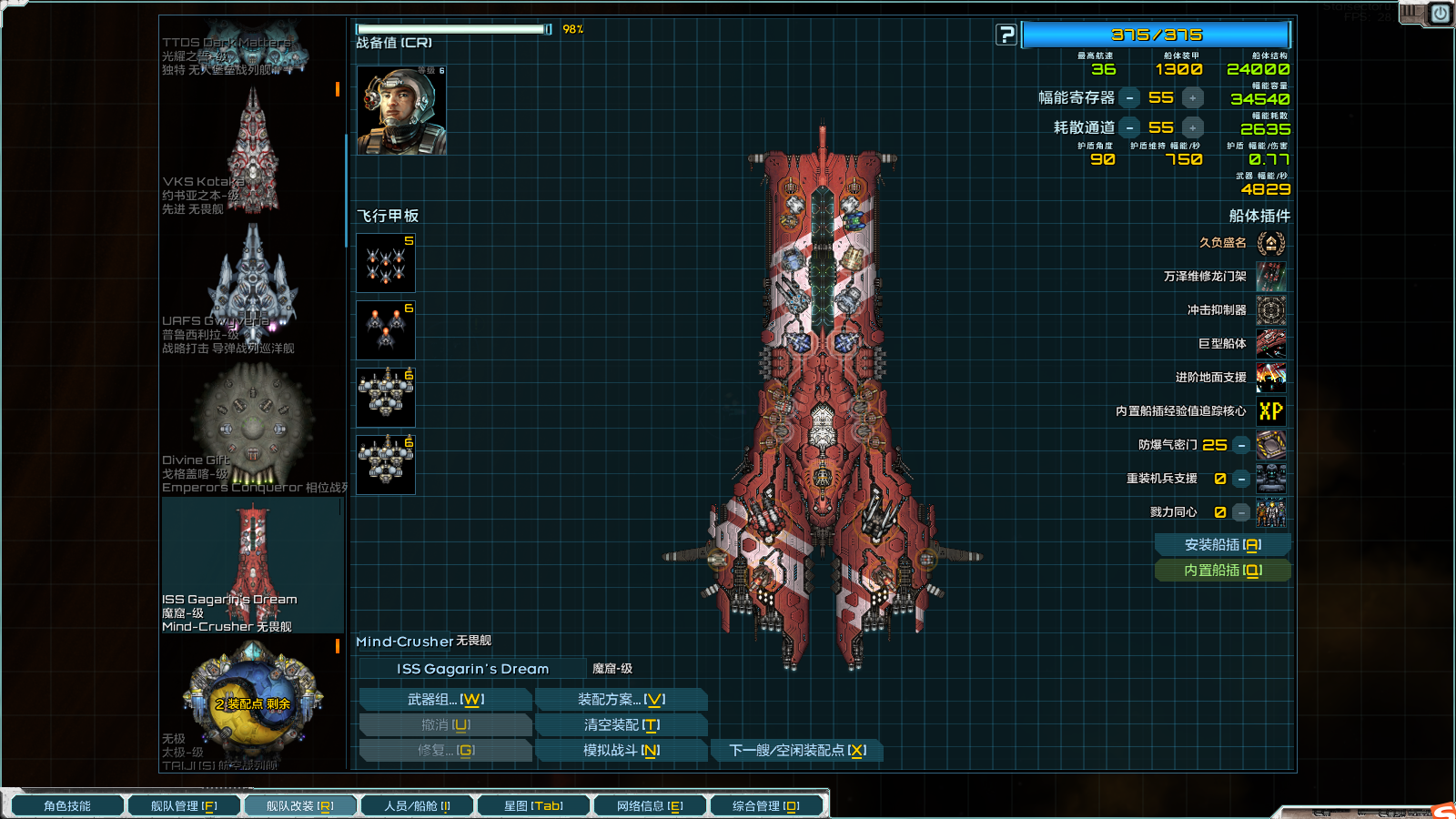Select the Divine Gift ship in the list
Screen dimensions: 1456x819
click(x=252, y=428)
